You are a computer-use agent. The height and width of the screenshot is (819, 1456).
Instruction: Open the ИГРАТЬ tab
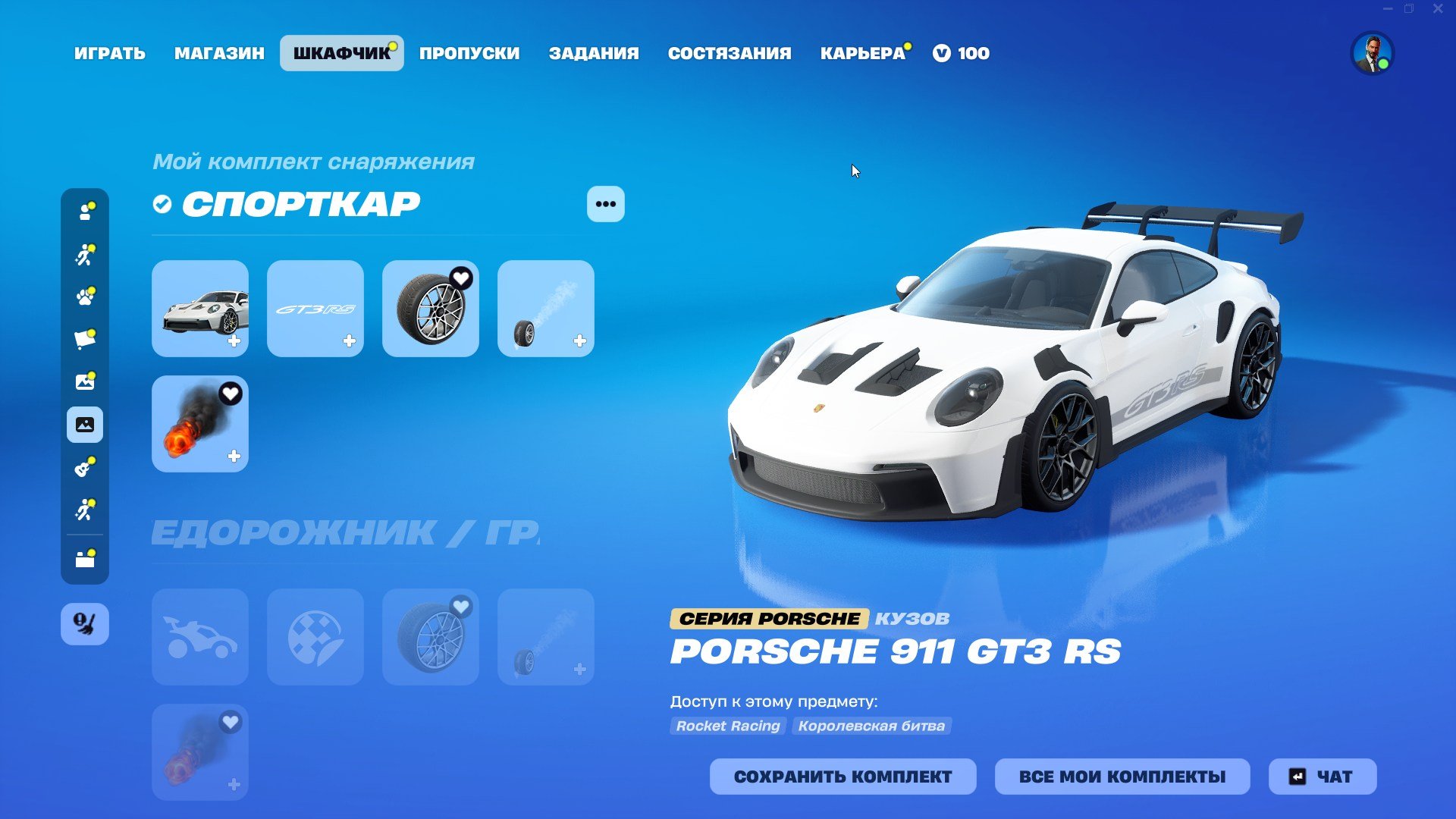(x=110, y=53)
